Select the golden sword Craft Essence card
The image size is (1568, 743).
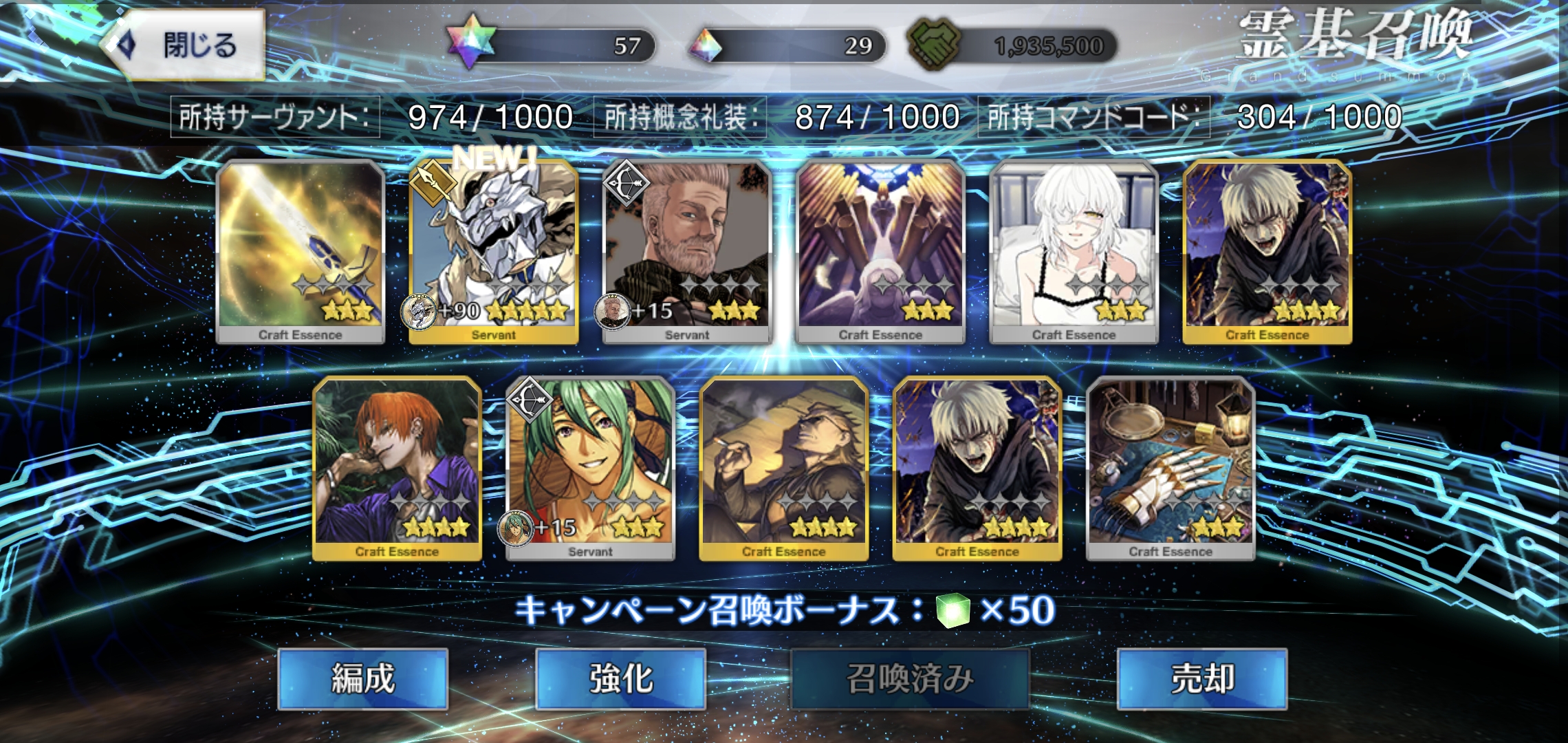click(300, 251)
